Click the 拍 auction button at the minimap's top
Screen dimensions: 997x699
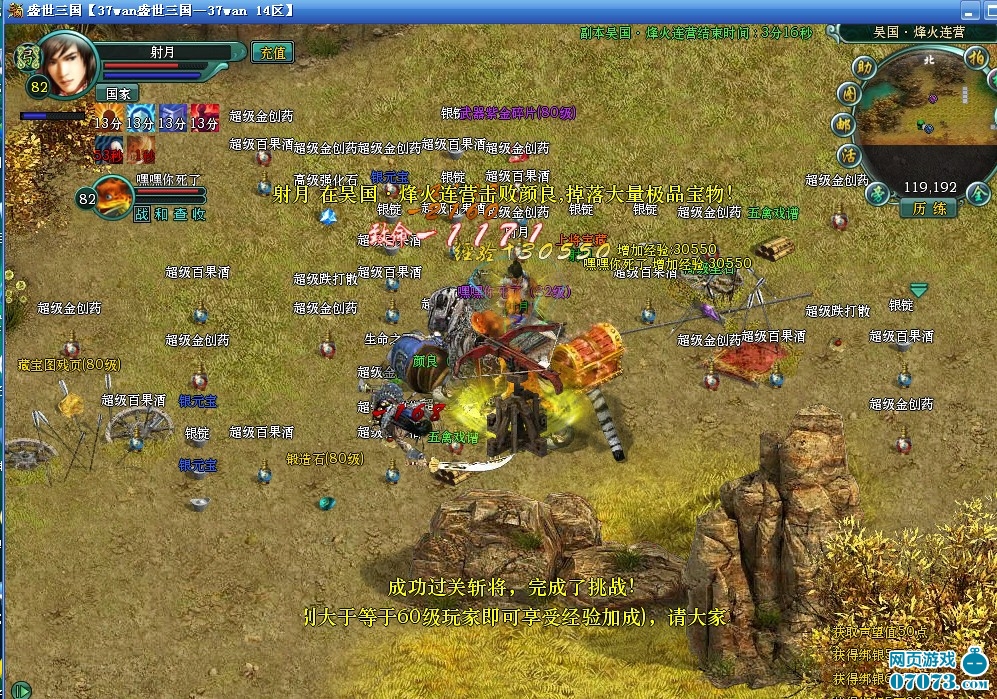click(975, 59)
